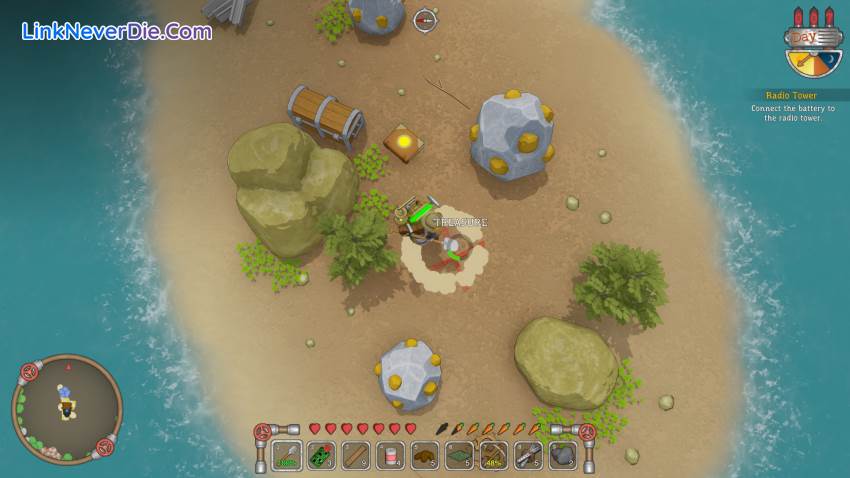Select the wooden plank slot
Image resolution: width=850 pixels, height=478 pixels.
tap(356, 456)
